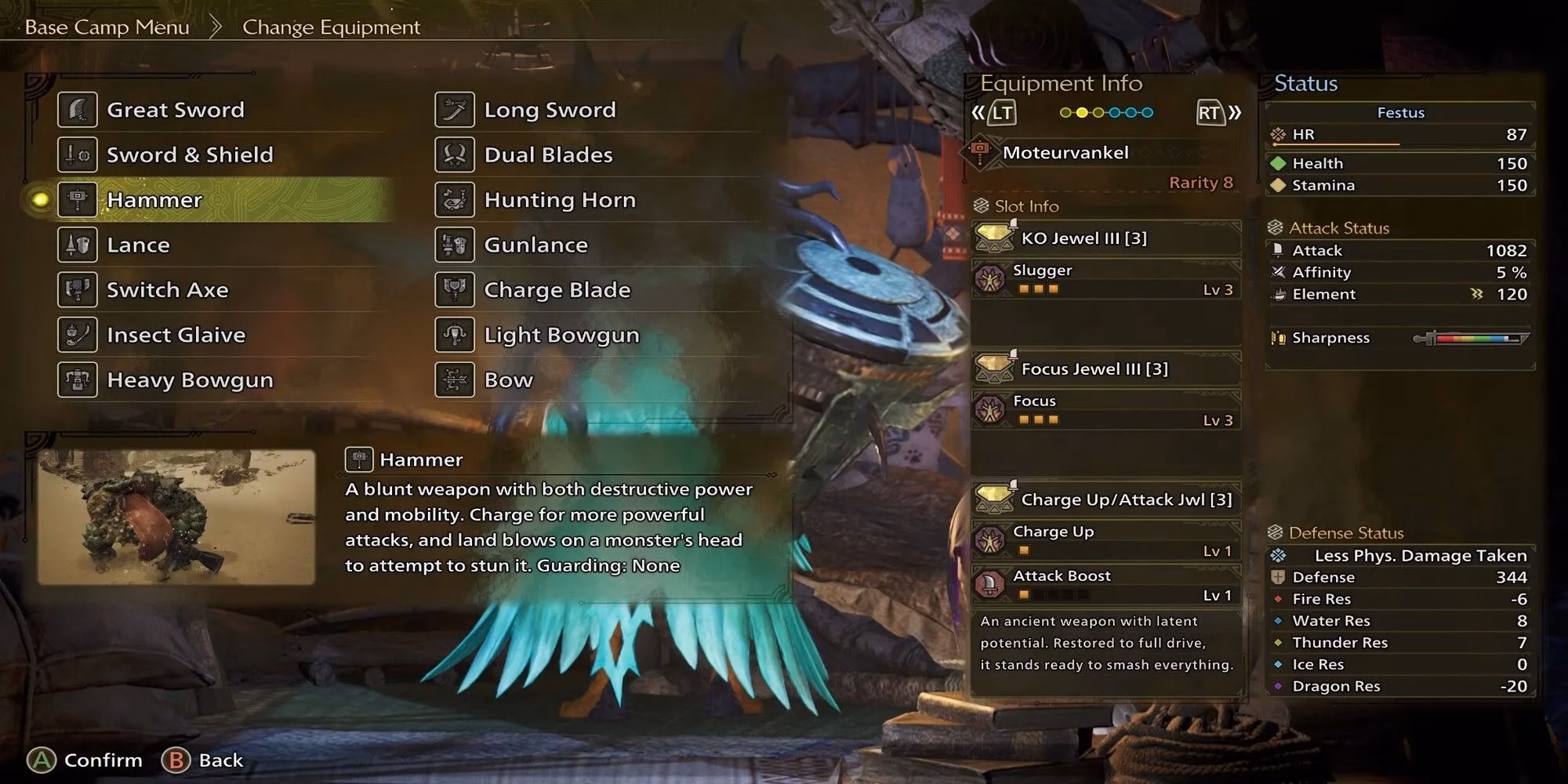
Task: Click the Hammer weapon icon
Action: [76, 200]
